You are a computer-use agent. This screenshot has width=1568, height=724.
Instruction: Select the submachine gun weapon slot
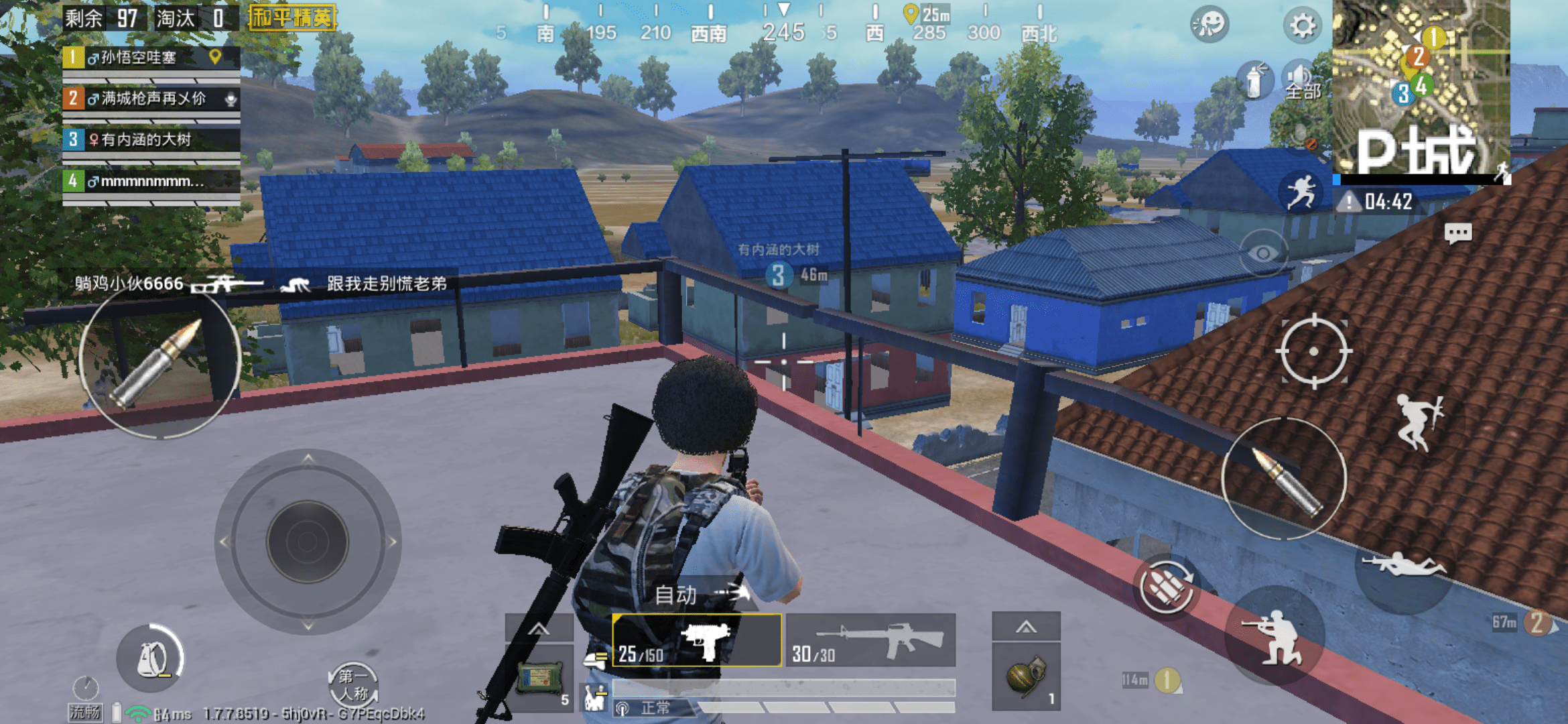click(x=697, y=640)
